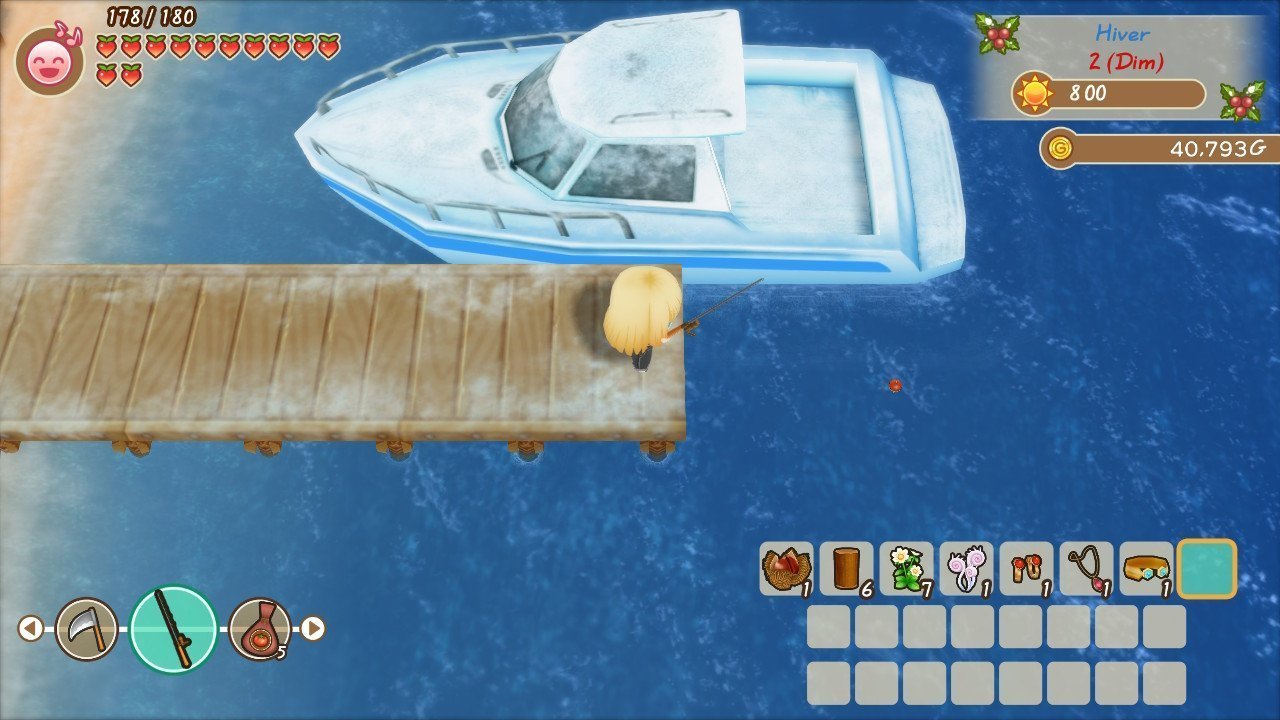Select the red-gem earrings slot
This screenshot has height=720, width=1280.
1026,569
